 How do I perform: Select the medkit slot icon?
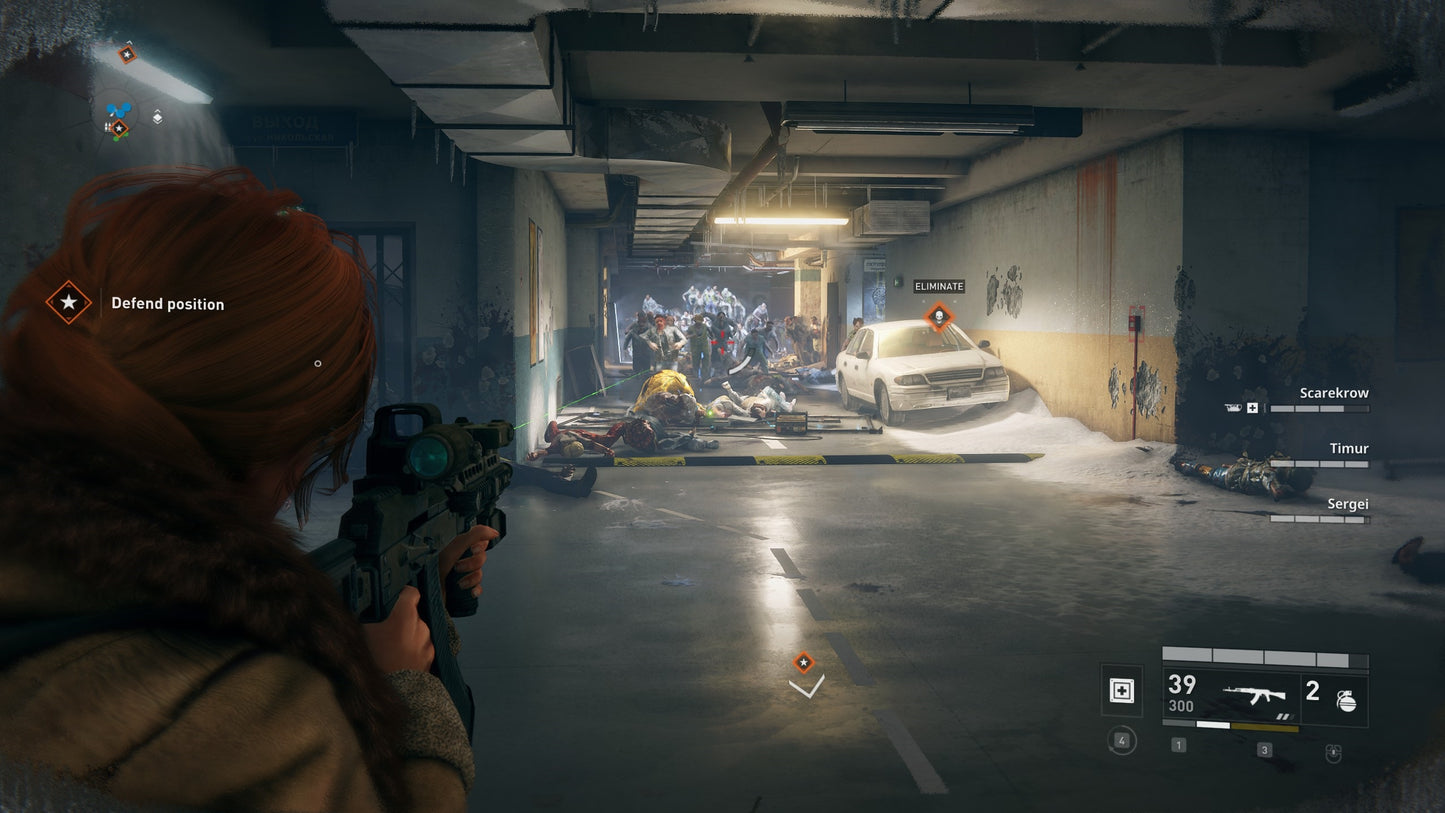[x=1122, y=691]
